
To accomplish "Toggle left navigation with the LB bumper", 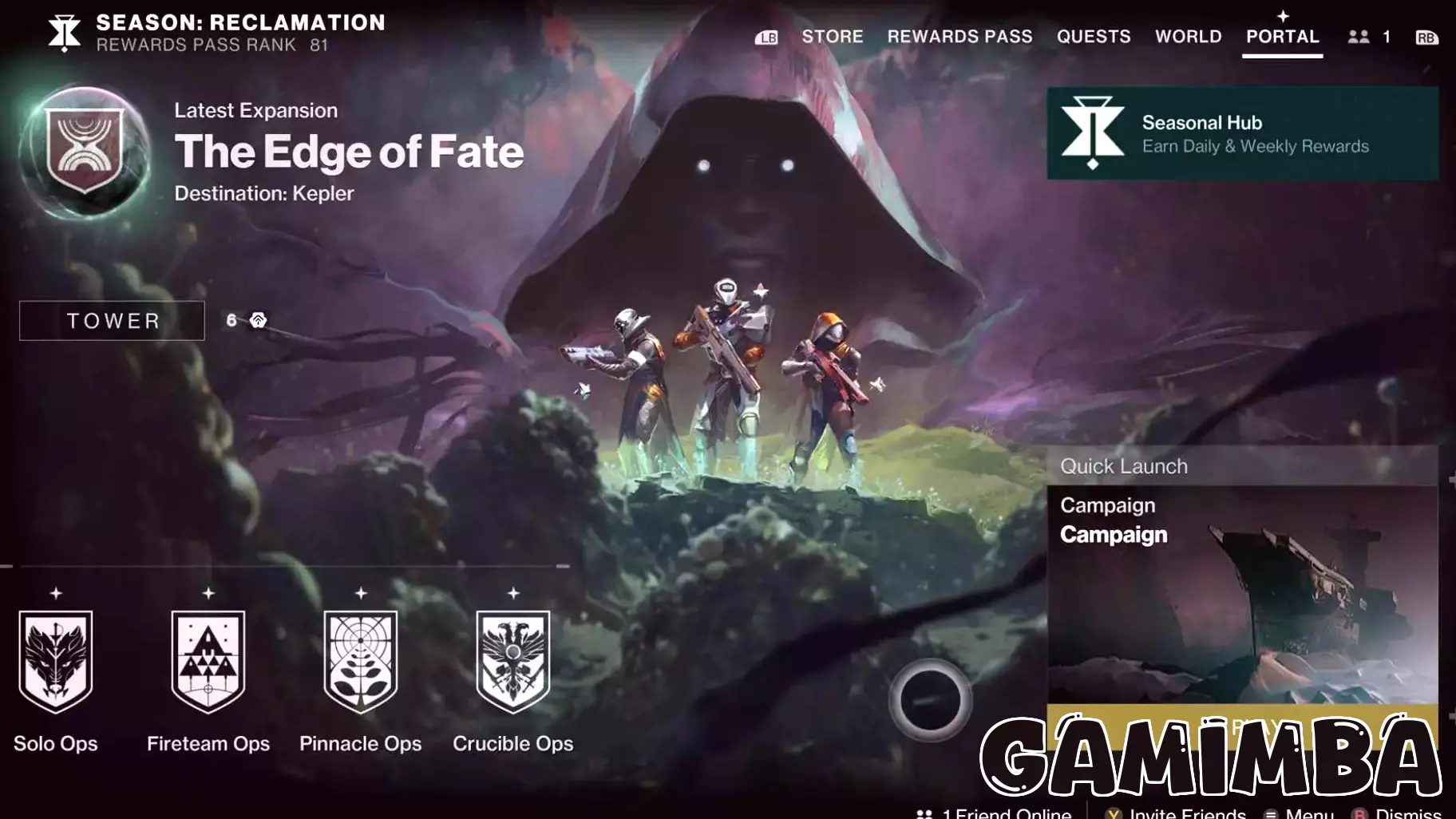I will [767, 37].
